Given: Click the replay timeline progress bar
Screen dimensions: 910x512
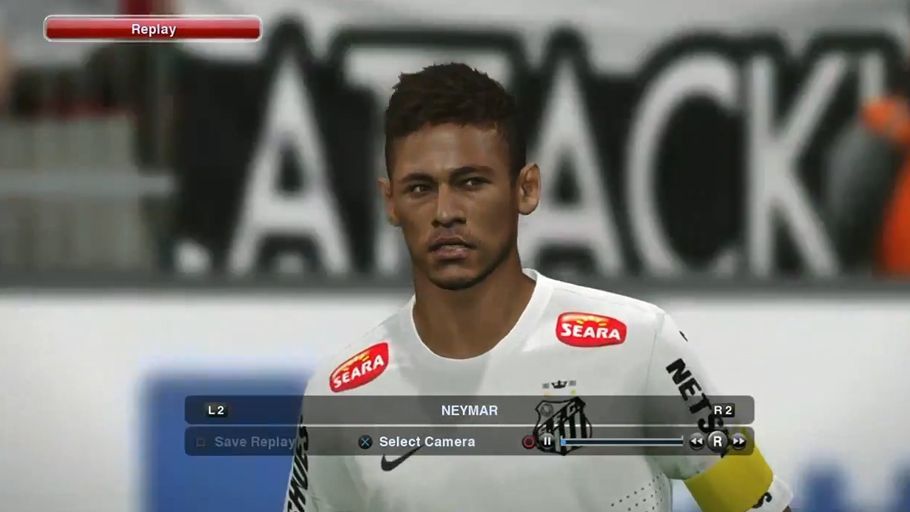Looking at the screenshot, I should coord(622,441).
